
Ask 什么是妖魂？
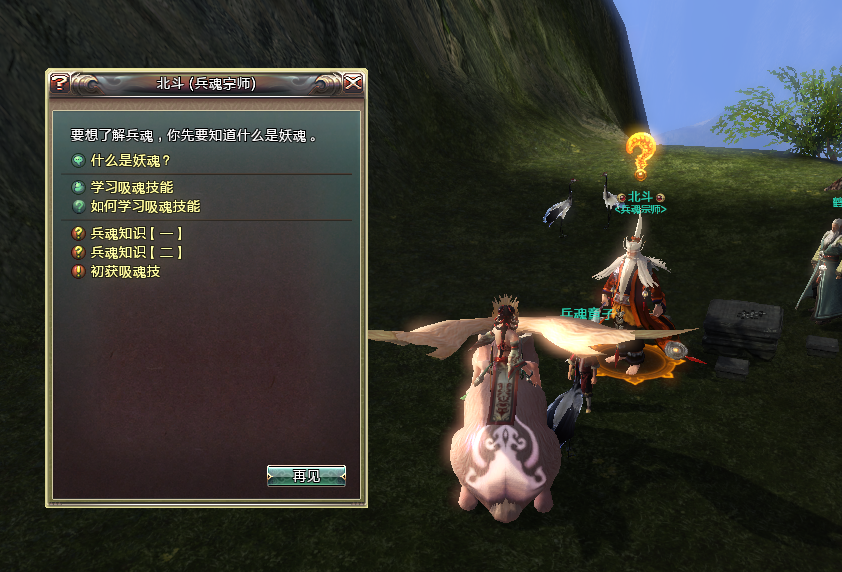131,160
